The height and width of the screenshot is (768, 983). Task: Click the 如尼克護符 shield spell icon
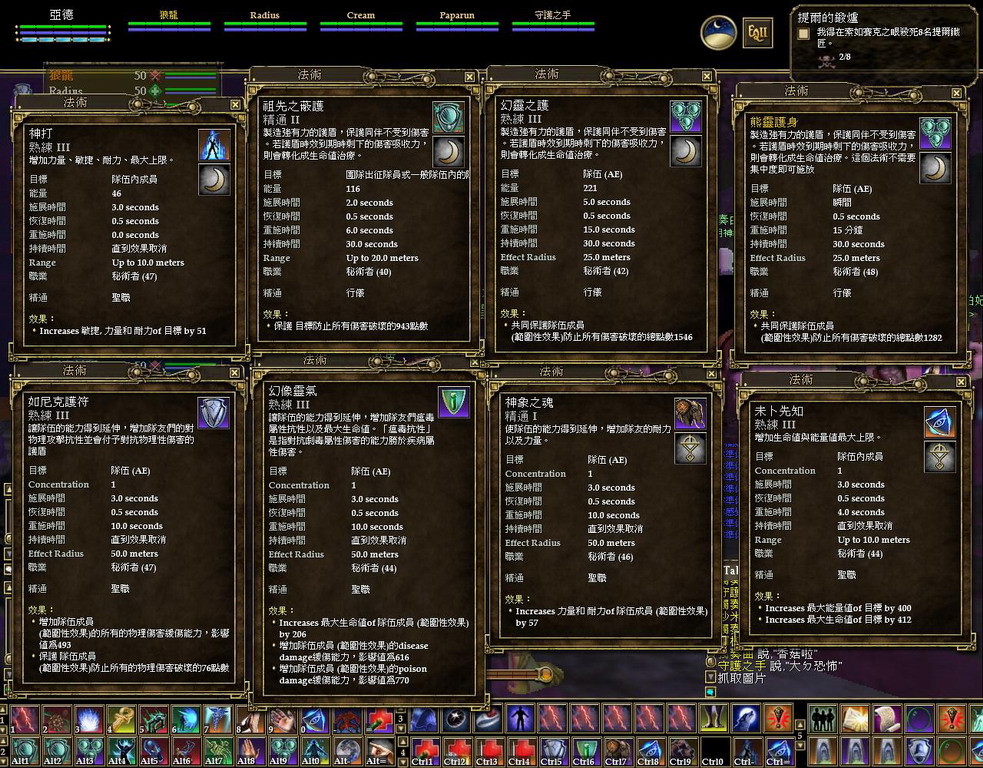[x=214, y=412]
